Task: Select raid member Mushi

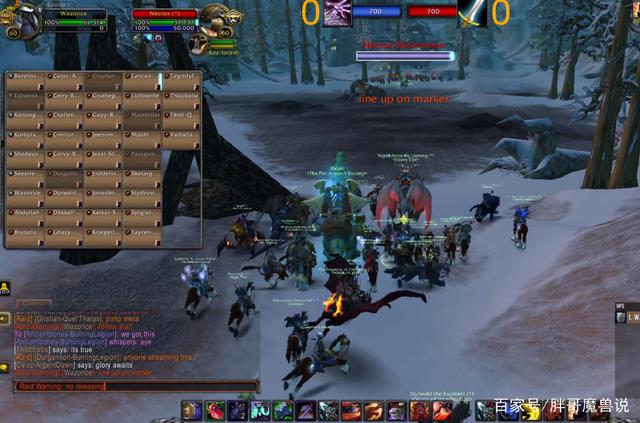Action: tap(143, 138)
